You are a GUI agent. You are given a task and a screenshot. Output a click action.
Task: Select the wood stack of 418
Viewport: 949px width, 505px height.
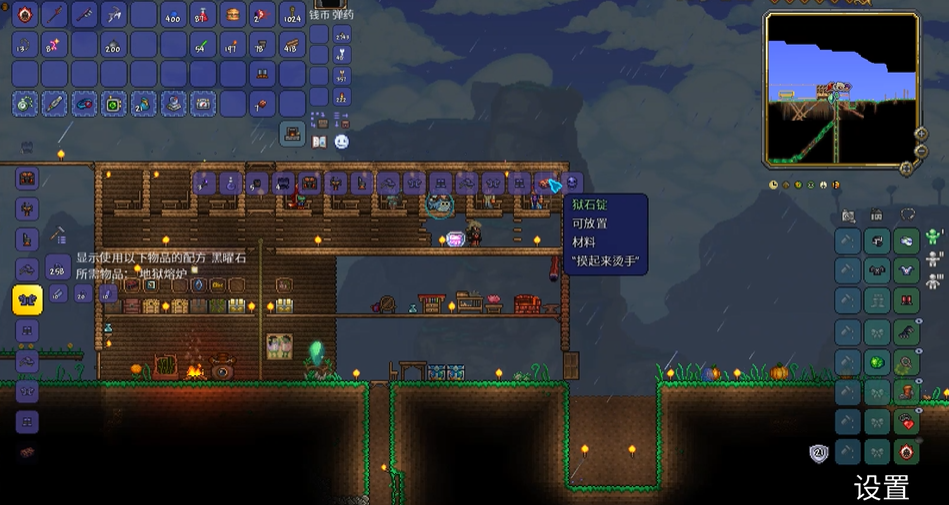pos(292,44)
